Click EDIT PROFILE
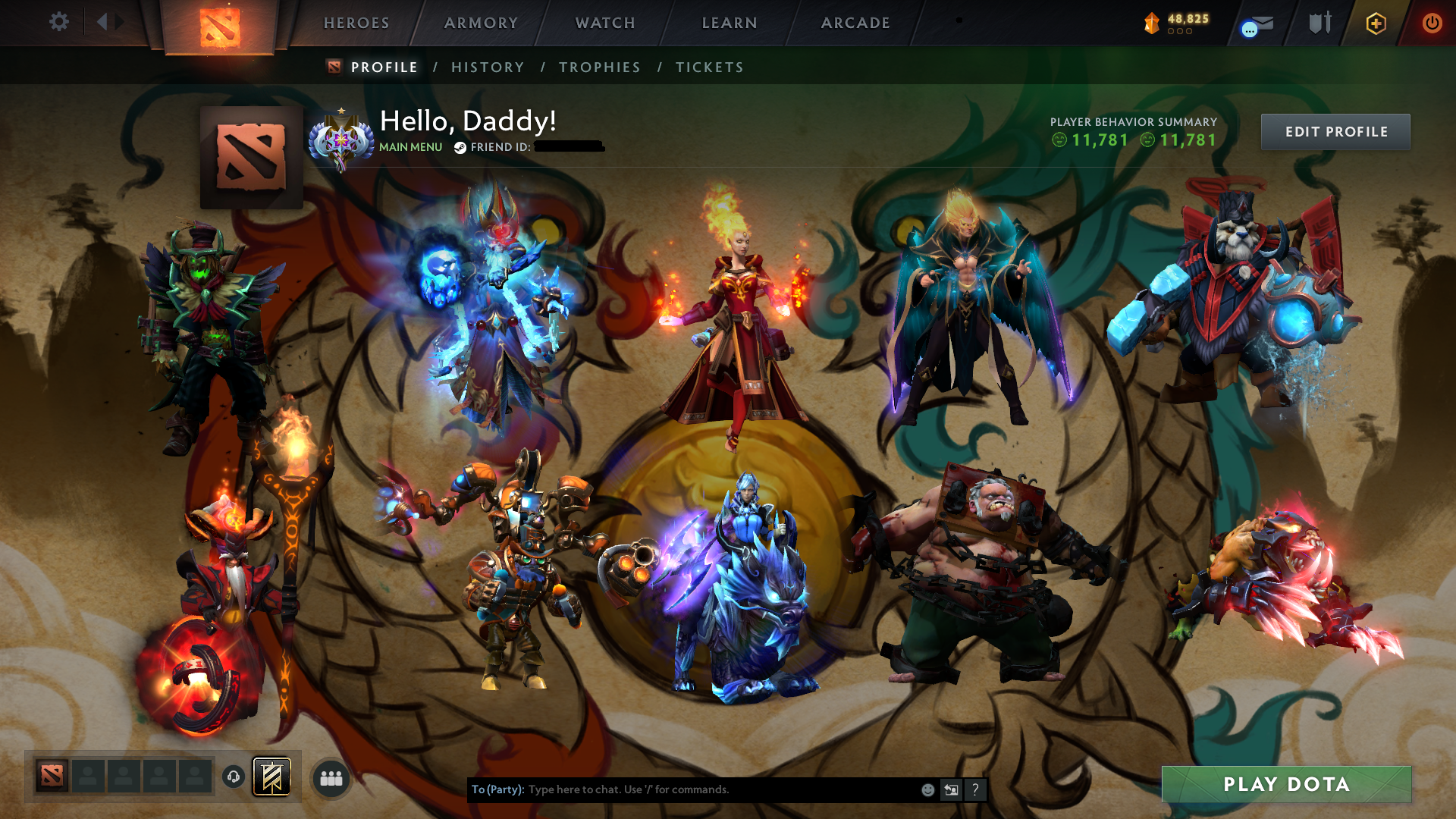1456x819 pixels. (x=1335, y=131)
